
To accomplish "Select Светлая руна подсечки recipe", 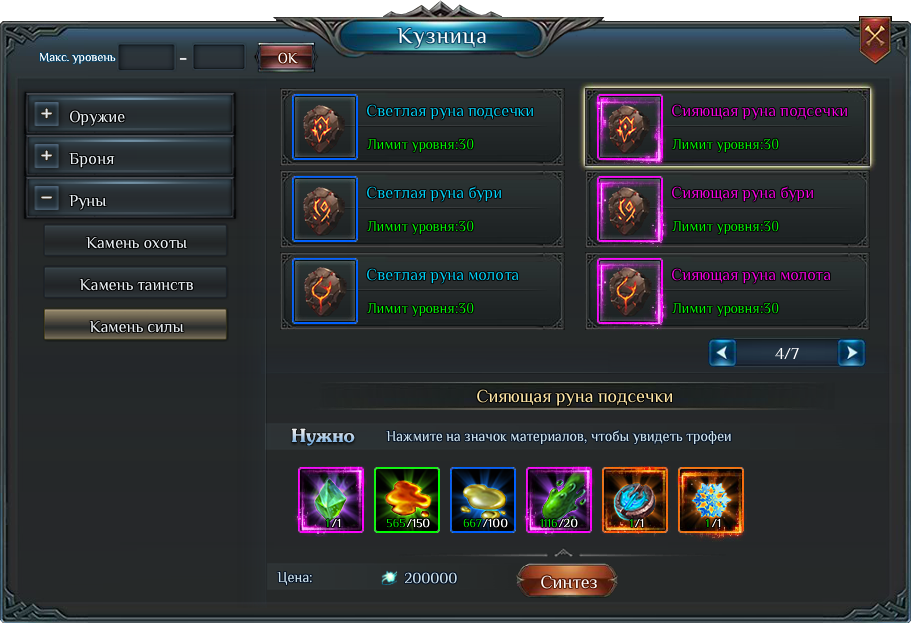I will click(x=422, y=127).
